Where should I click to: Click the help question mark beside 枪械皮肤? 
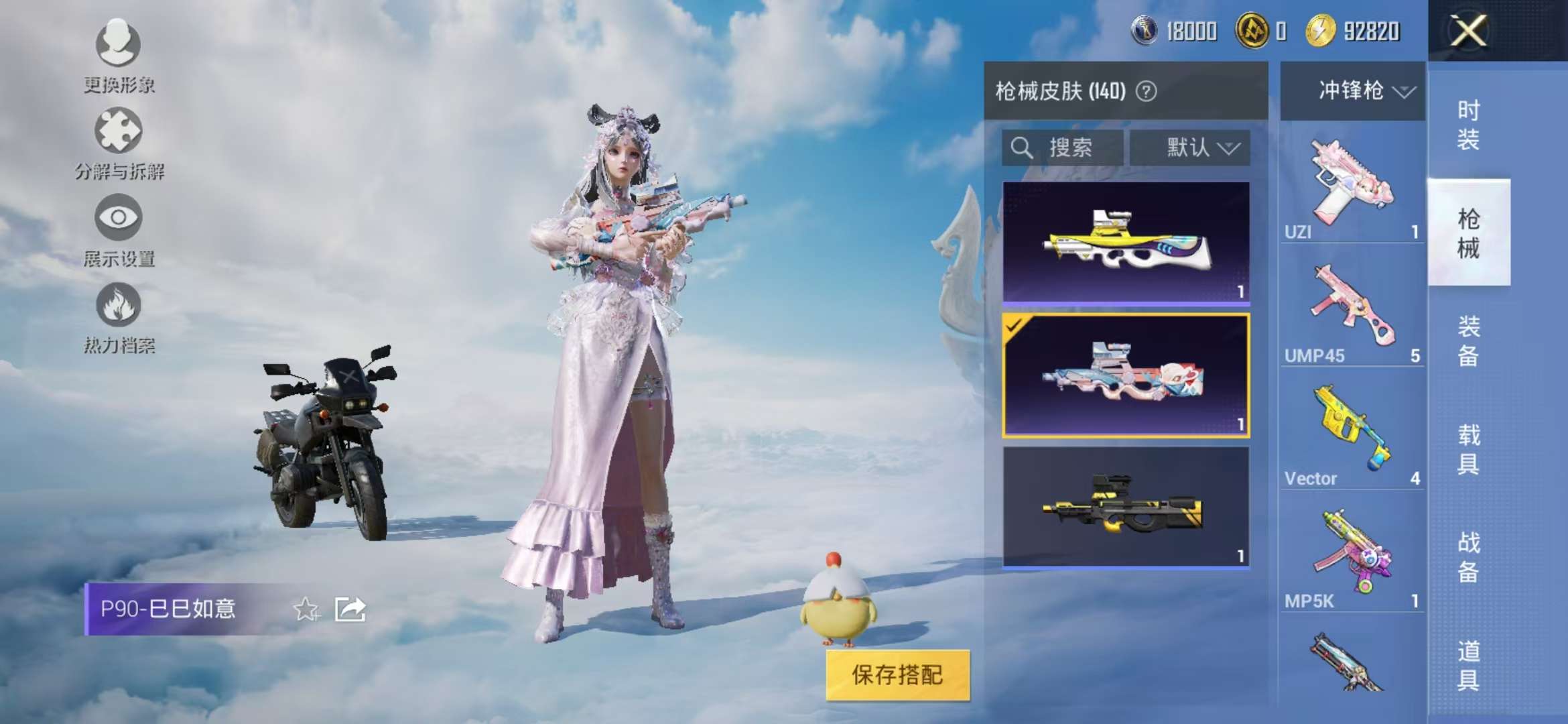pos(1147,92)
